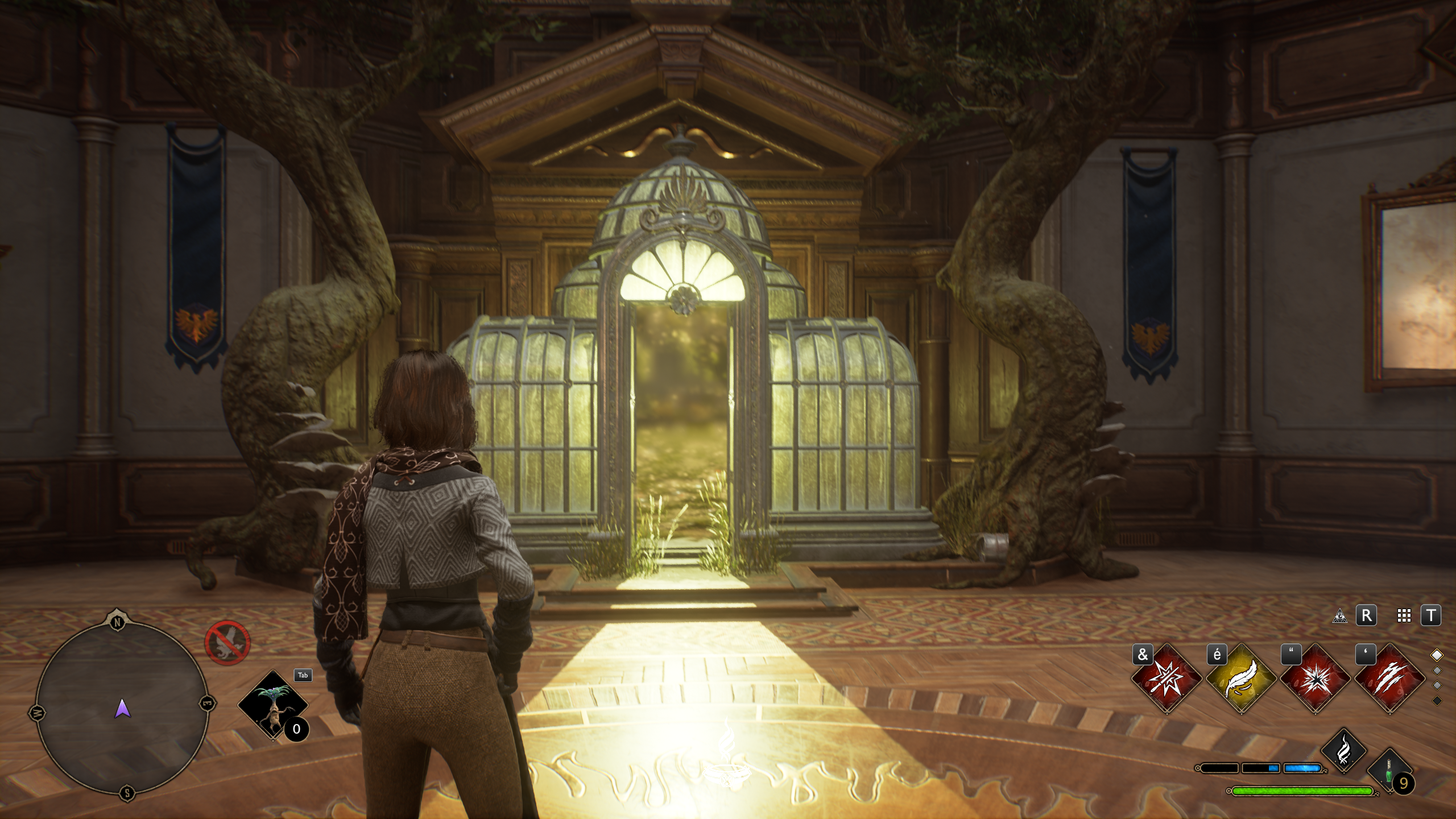Select the dark bottom spell set diamond
Screen dimensions: 1456x819
(x=1437, y=701)
